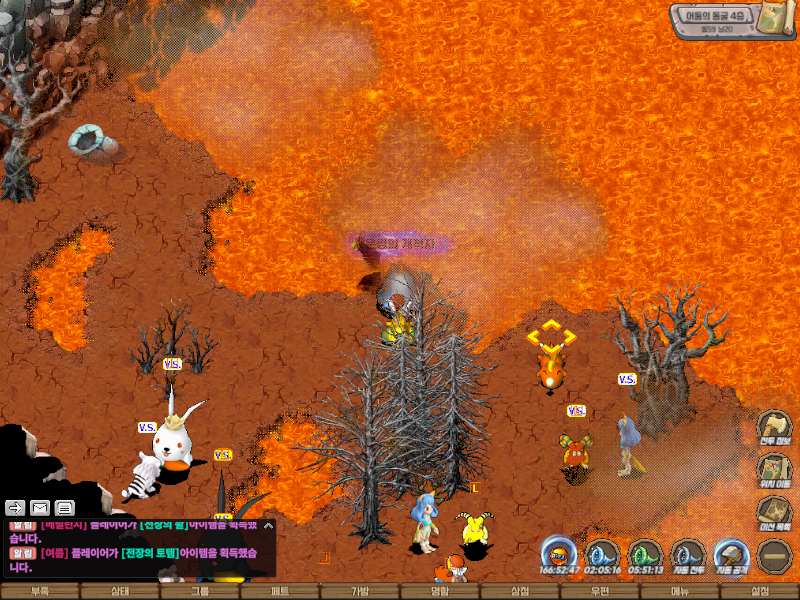Open the 명함 (name card) menu
This screenshot has height=600, width=800.
440,591
